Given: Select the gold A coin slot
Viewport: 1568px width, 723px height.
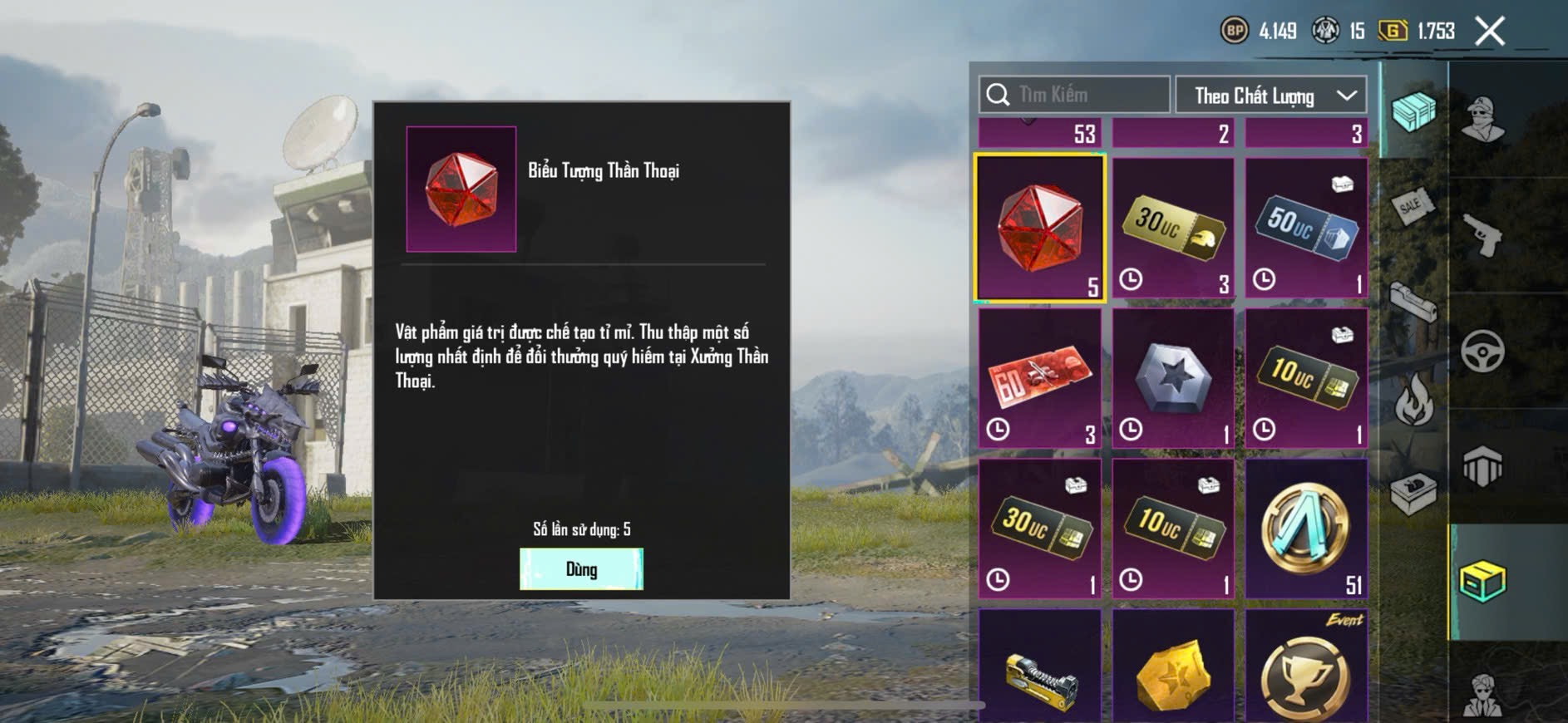Looking at the screenshot, I should [x=1306, y=529].
